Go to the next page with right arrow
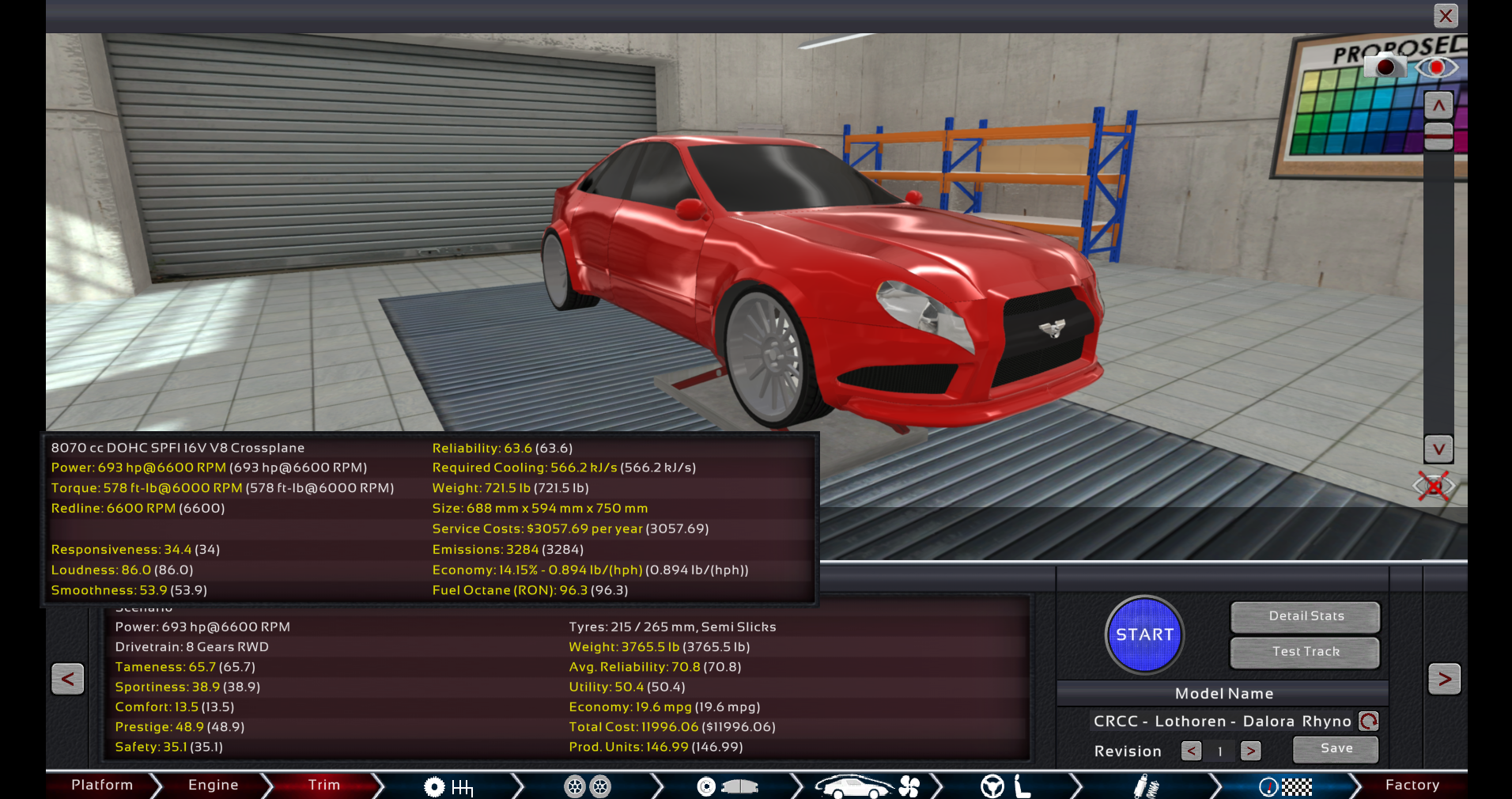The image size is (1512, 799). (1444, 679)
